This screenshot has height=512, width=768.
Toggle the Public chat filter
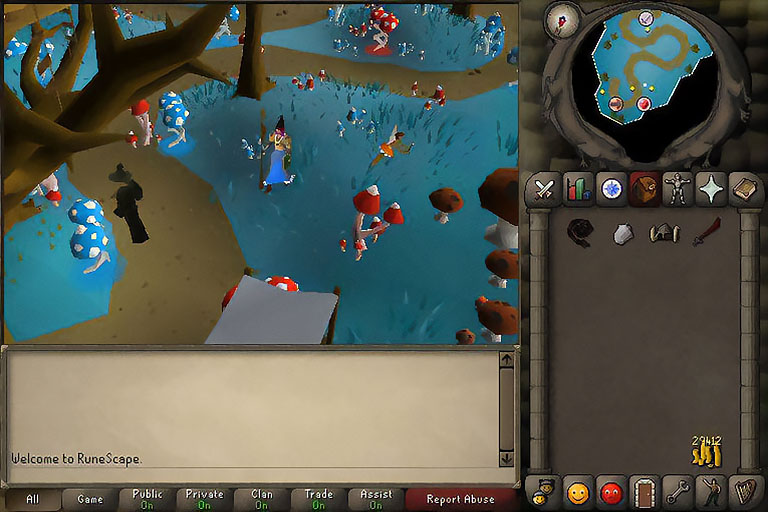coord(147,499)
